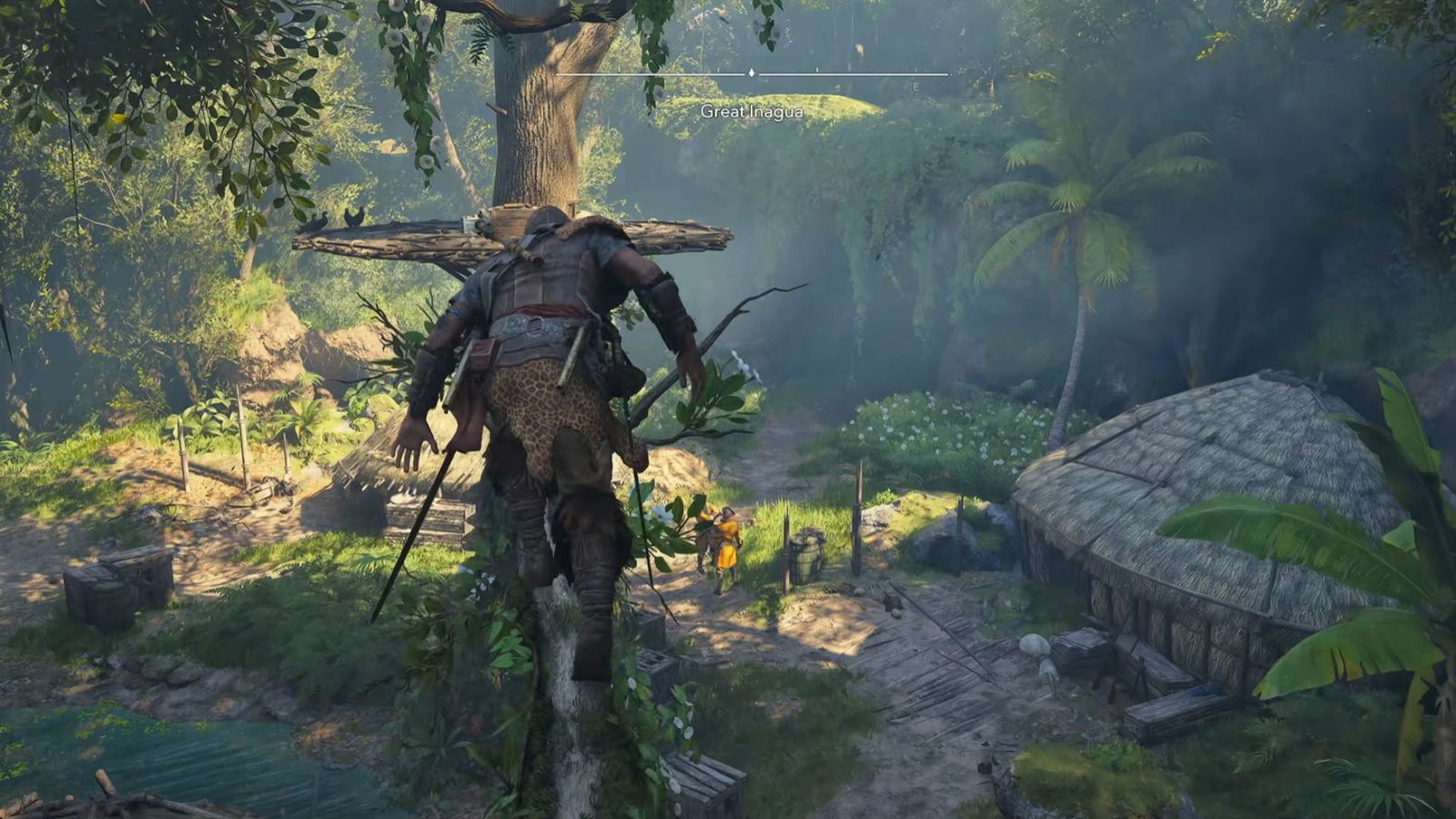Click the diamond marker on the compass

click(x=751, y=71)
